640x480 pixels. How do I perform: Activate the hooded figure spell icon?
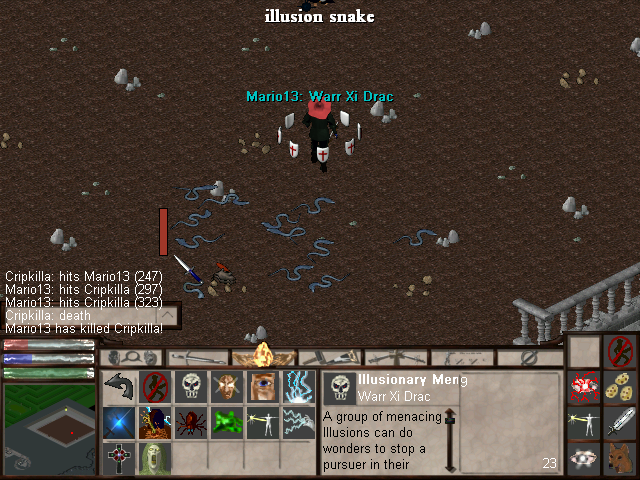[155, 422]
